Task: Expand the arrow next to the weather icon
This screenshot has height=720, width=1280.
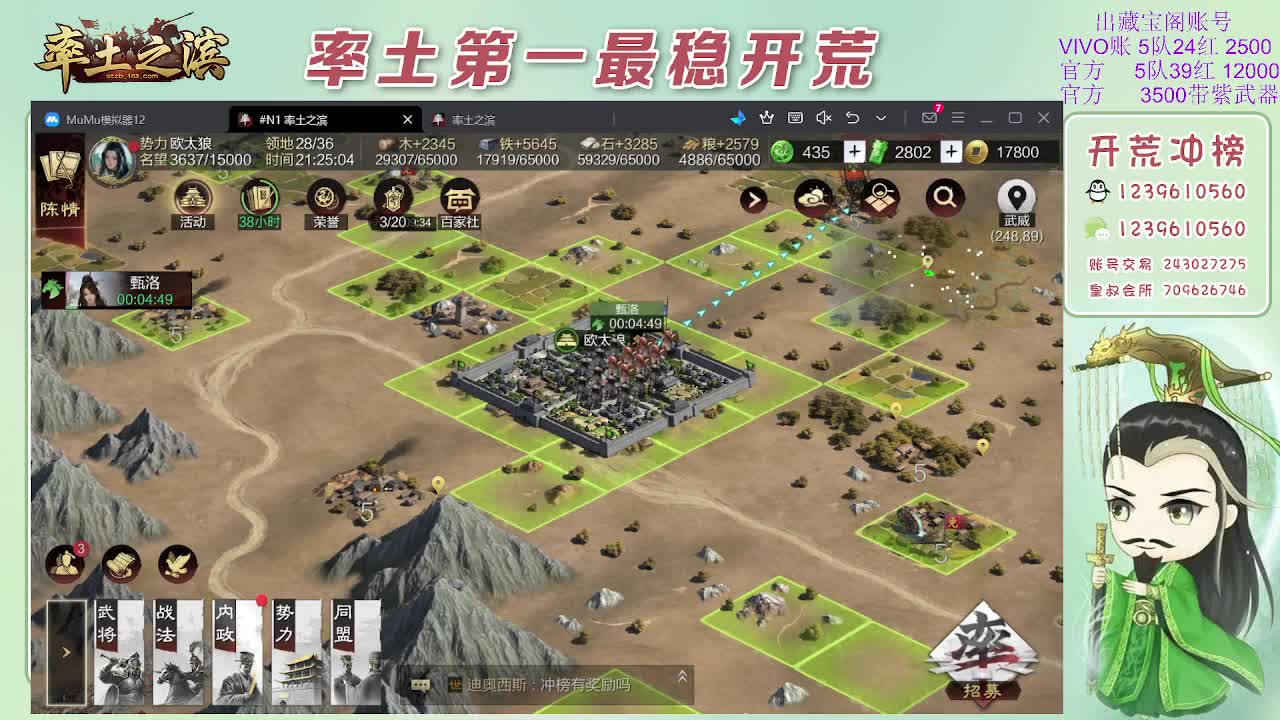Action: pos(753,199)
